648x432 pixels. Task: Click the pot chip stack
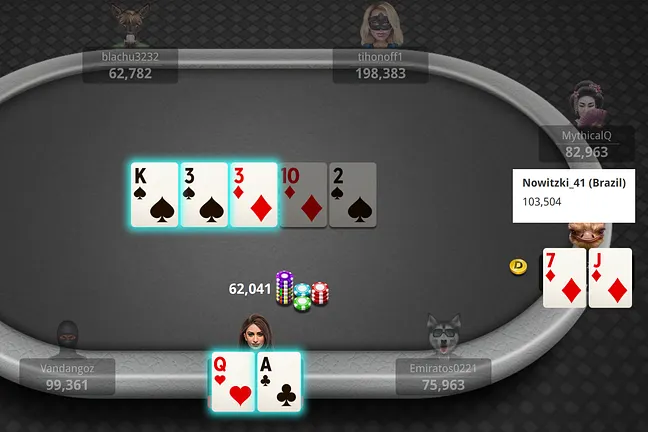point(303,291)
